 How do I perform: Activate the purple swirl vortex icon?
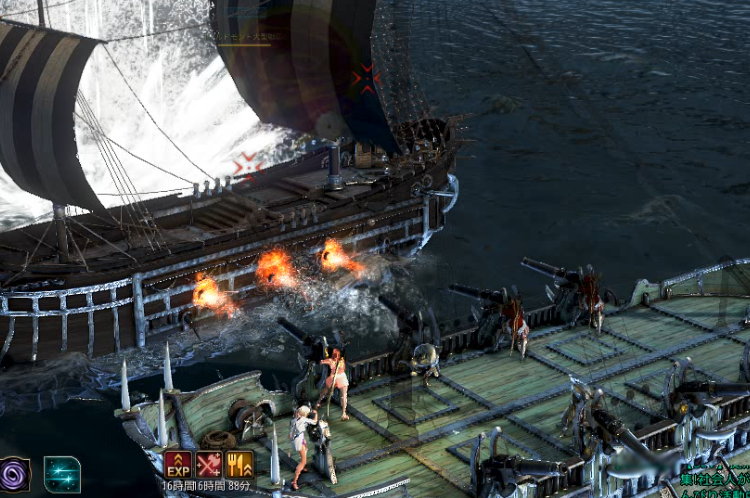(x=14, y=473)
